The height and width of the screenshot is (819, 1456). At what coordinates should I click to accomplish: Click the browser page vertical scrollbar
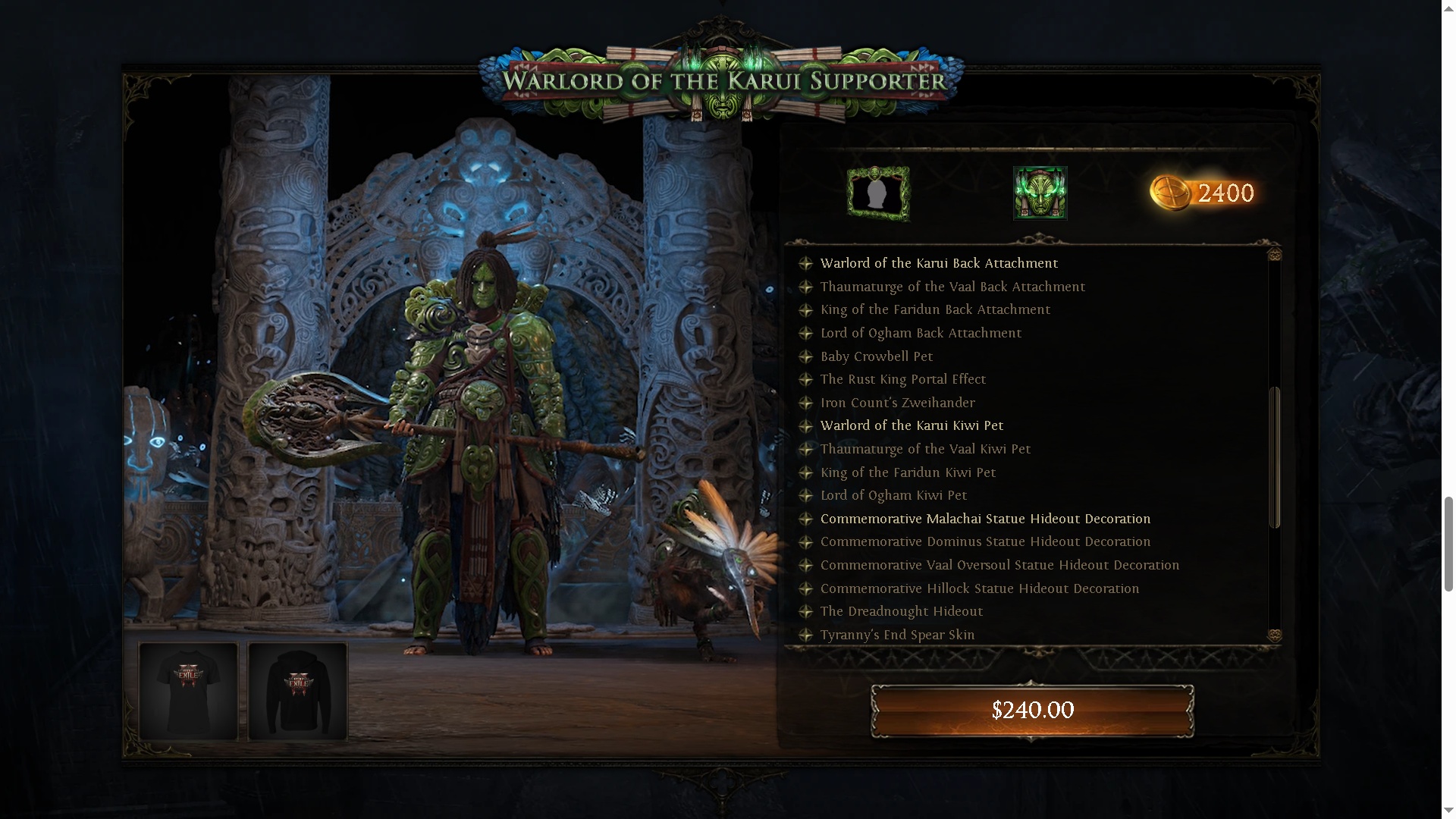point(1448,543)
